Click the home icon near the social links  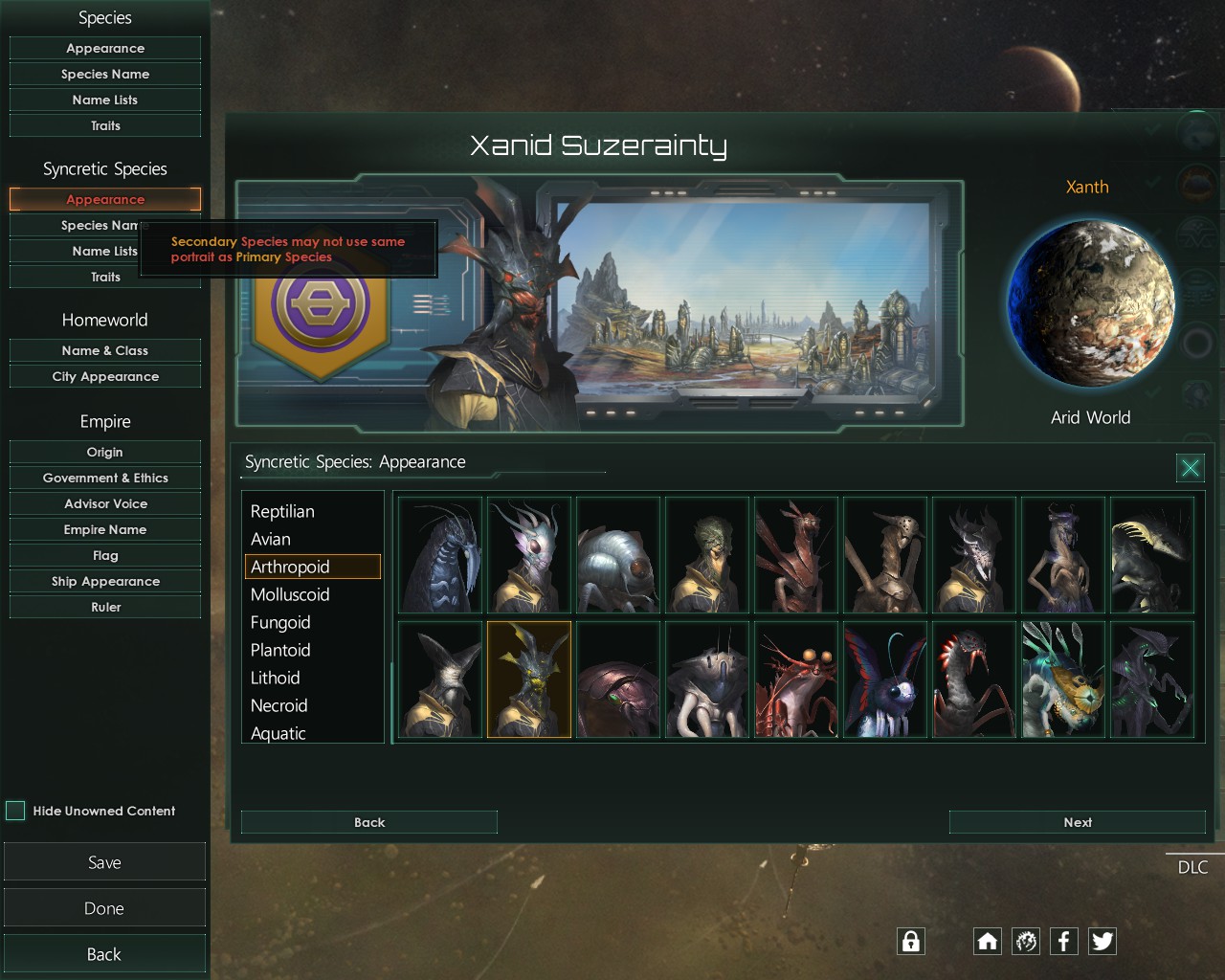tap(987, 941)
